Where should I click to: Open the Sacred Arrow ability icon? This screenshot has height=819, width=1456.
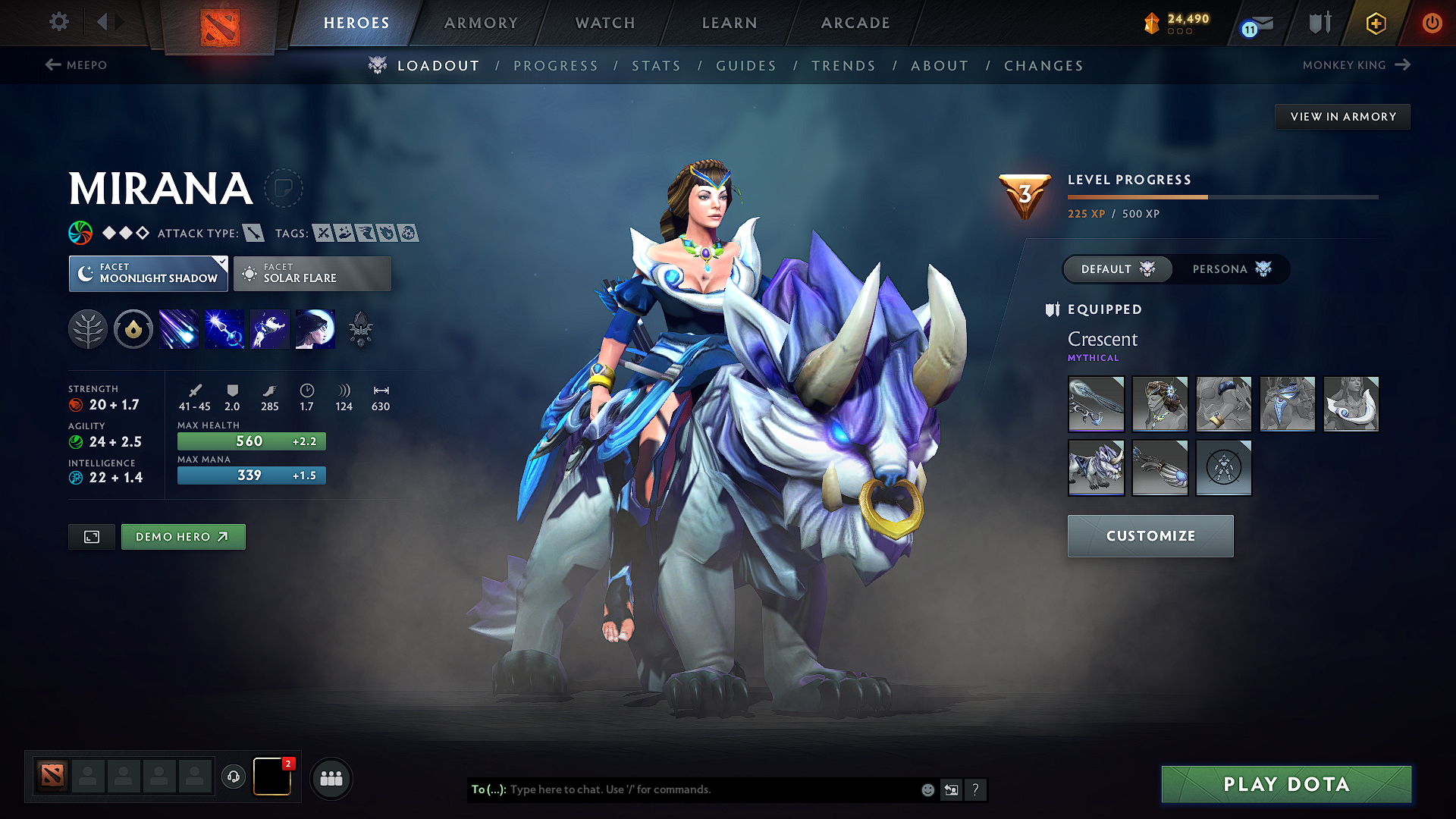[x=224, y=329]
